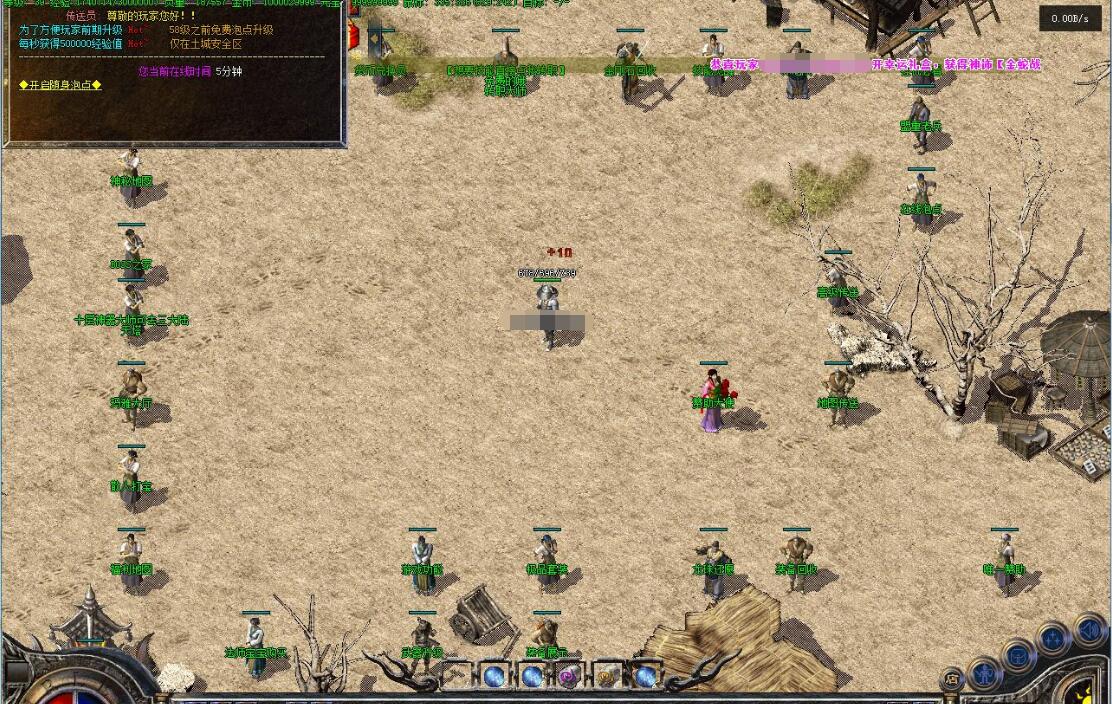Open the skills button with sparkle stars
The height and width of the screenshot is (704, 1112).
(1053, 638)
